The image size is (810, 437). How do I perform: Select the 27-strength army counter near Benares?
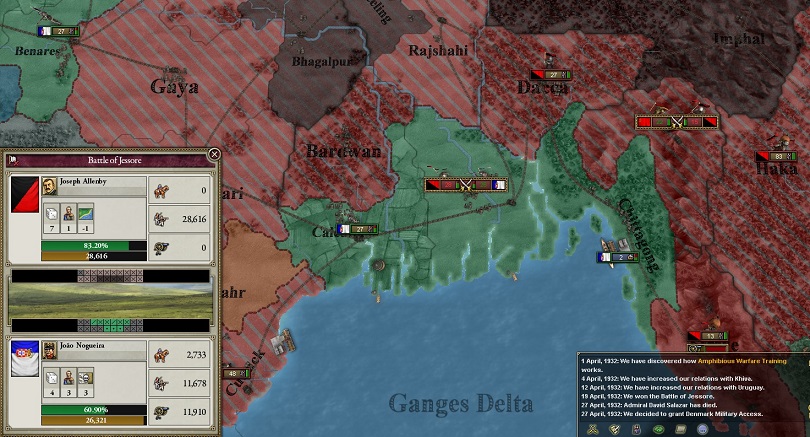click(59, 31)
